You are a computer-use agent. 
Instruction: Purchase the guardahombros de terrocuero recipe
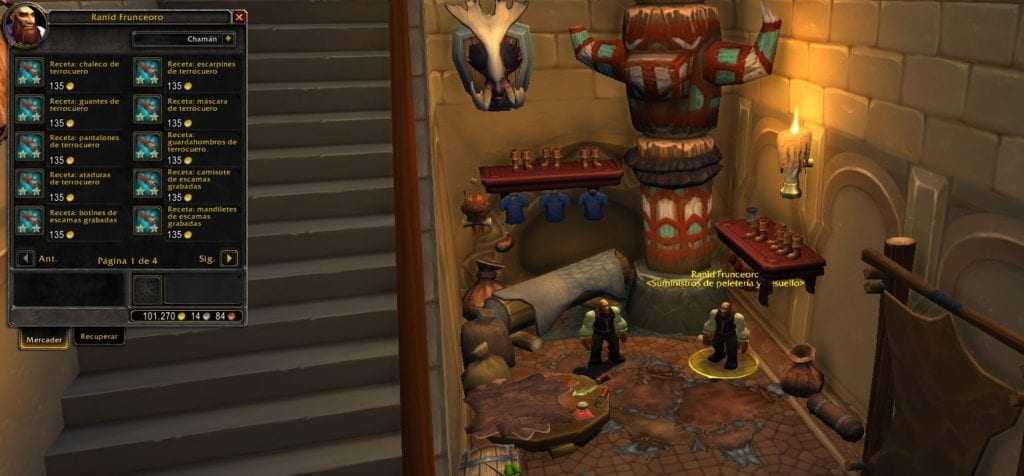(x=148, y=145)
